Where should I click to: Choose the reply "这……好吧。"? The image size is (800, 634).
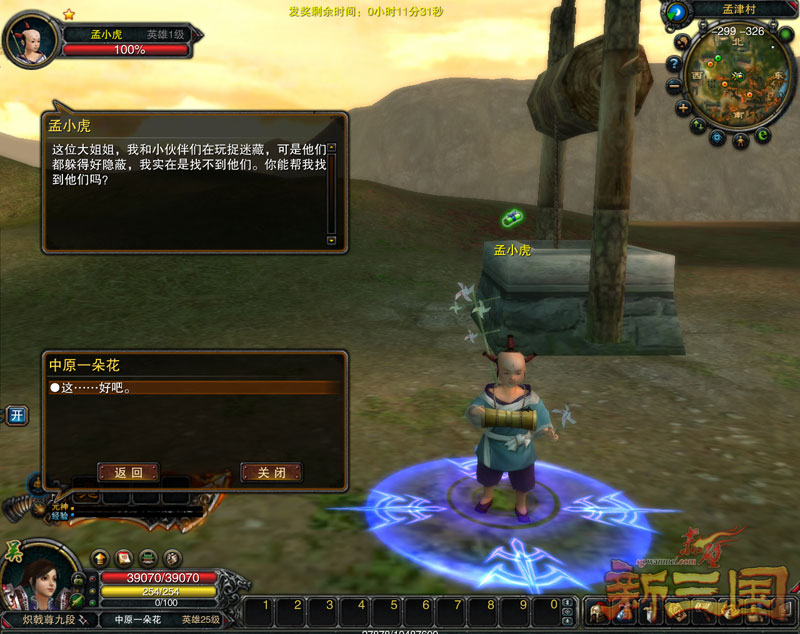pyautogui.click(x=92, y=388)
